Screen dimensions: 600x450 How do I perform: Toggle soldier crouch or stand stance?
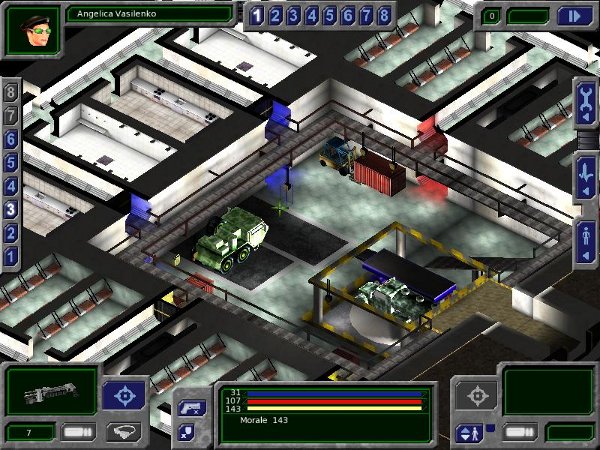pos(467,432)
